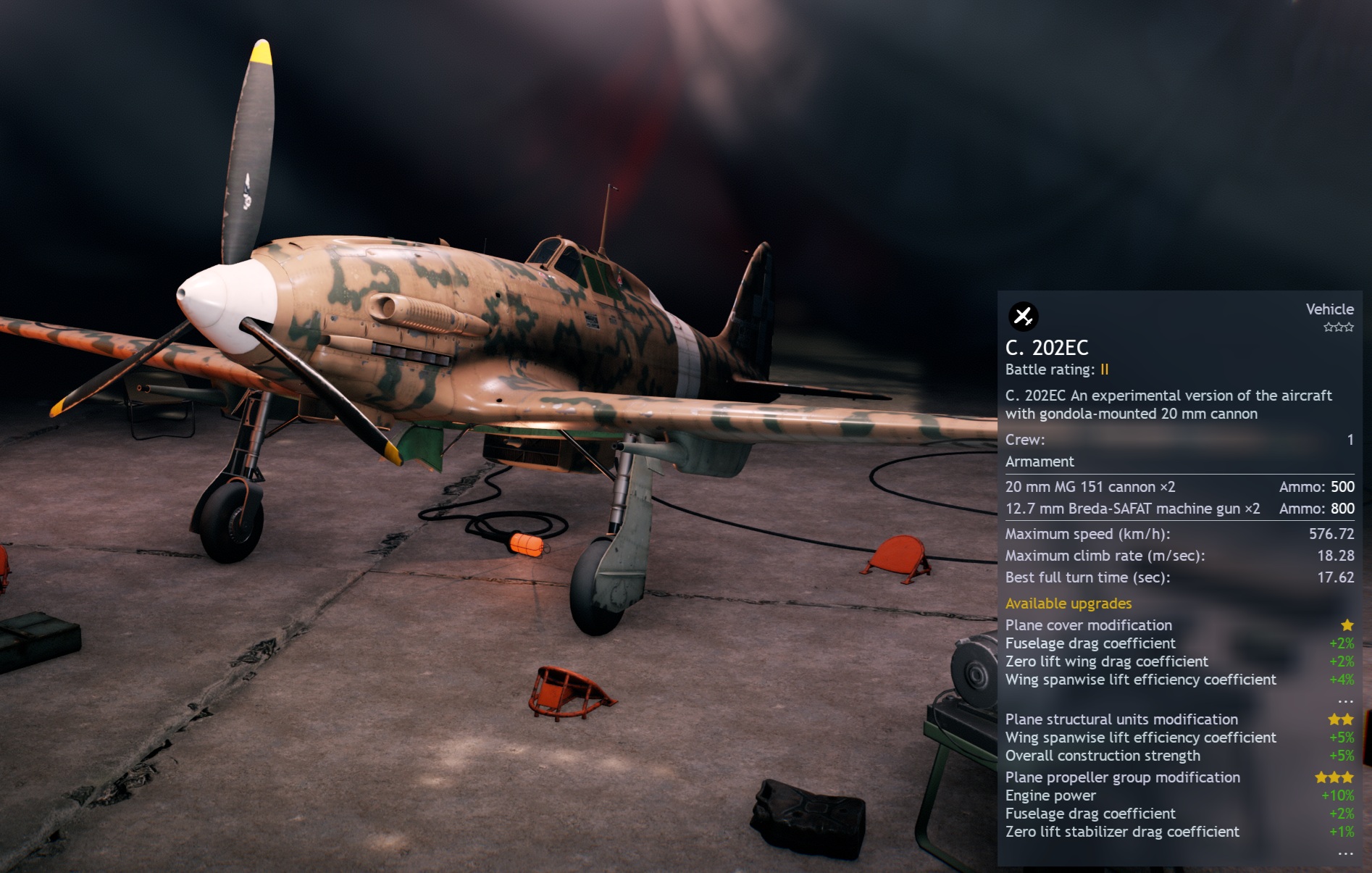
Task: Click the third empty star under Vehicle
Action: 1349,327
